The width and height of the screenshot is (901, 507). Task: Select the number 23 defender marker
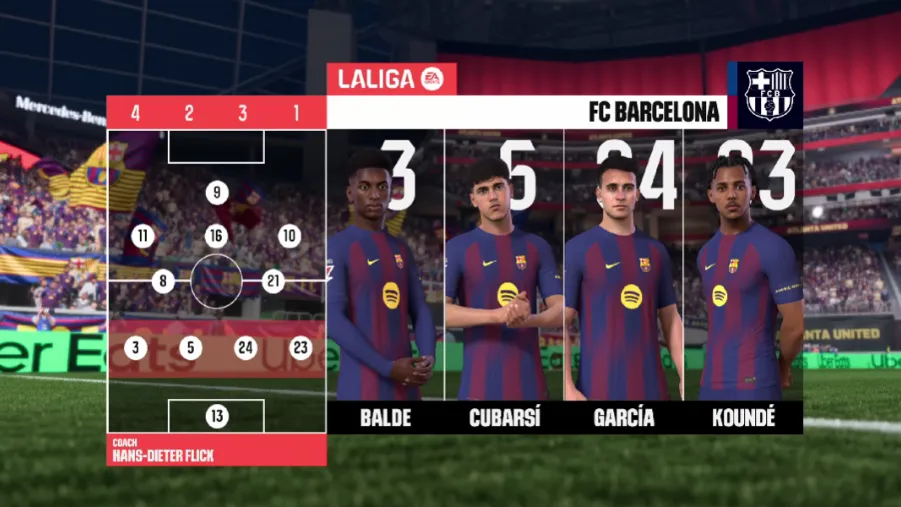click(300, 348)
